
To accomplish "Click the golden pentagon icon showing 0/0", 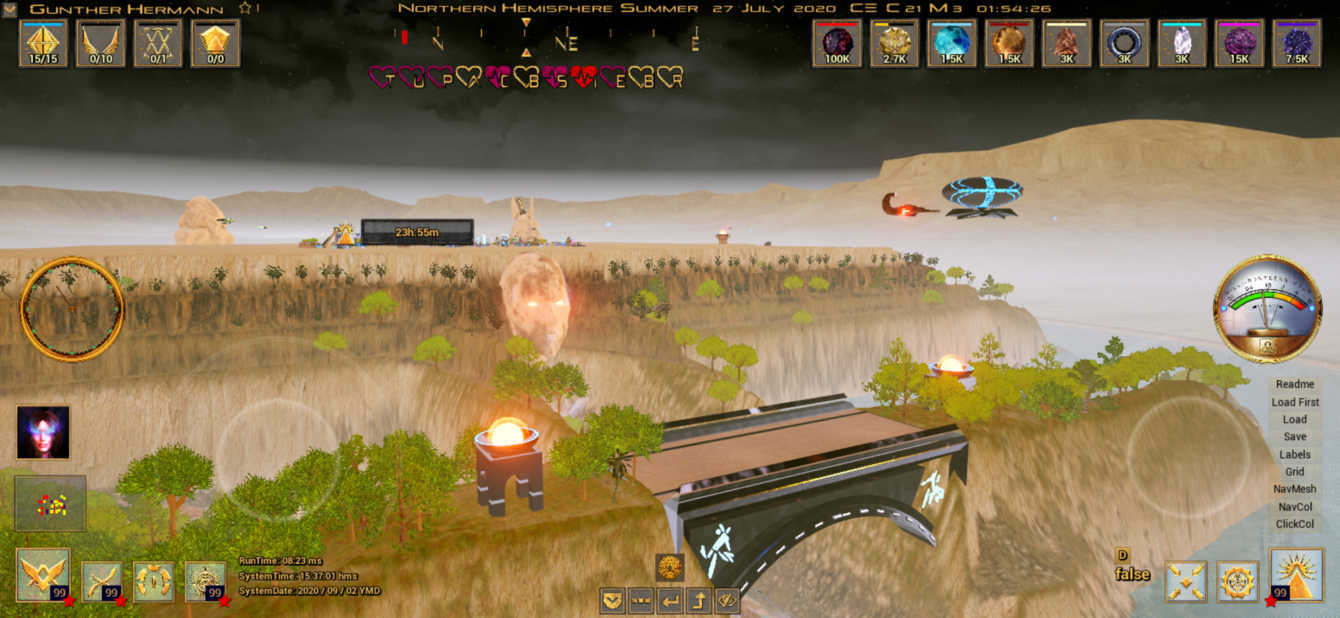I will coord(216,43).
